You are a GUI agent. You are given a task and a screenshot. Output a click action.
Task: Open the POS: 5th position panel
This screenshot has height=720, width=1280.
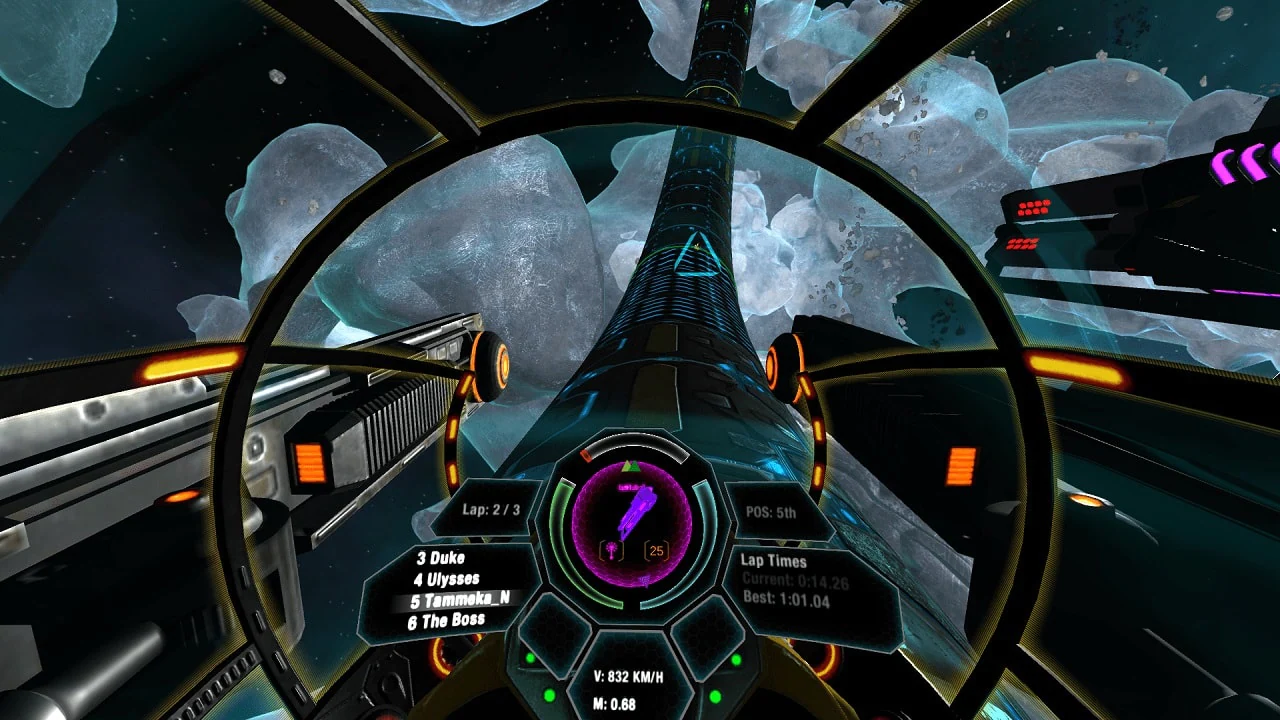773,513
